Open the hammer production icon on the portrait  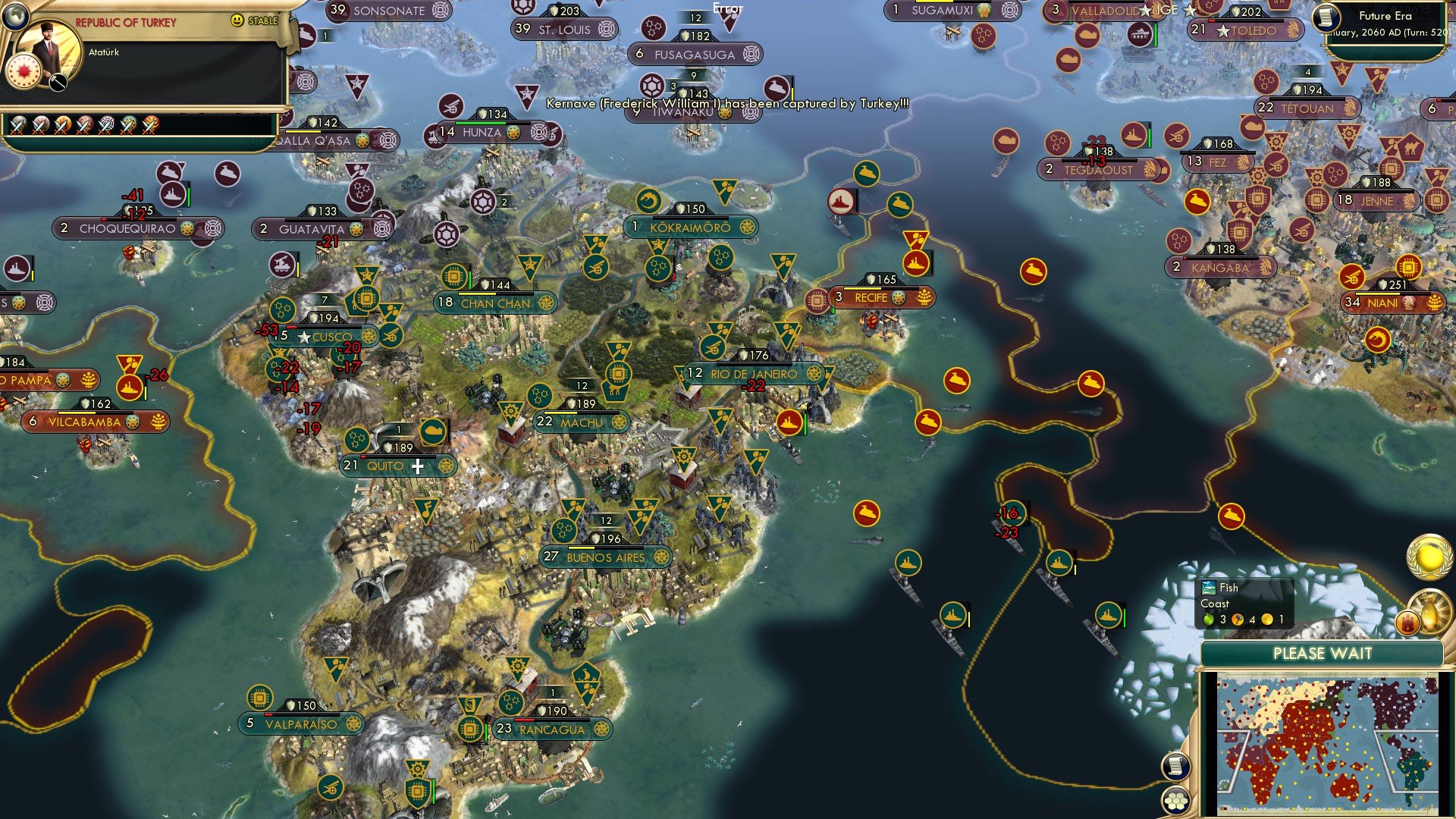coord(58,82)
